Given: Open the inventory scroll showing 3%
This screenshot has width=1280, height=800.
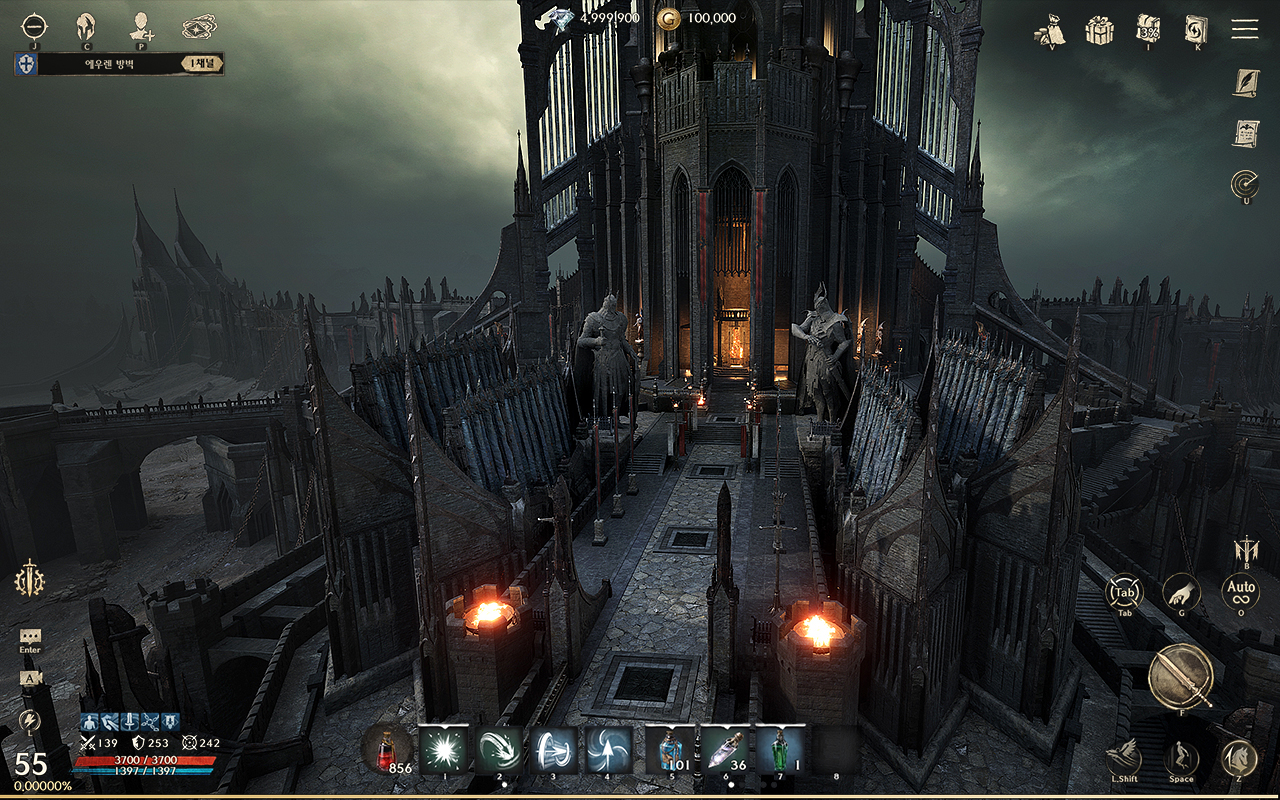Looking at the screenshot, I should (x=1147, y=29).
